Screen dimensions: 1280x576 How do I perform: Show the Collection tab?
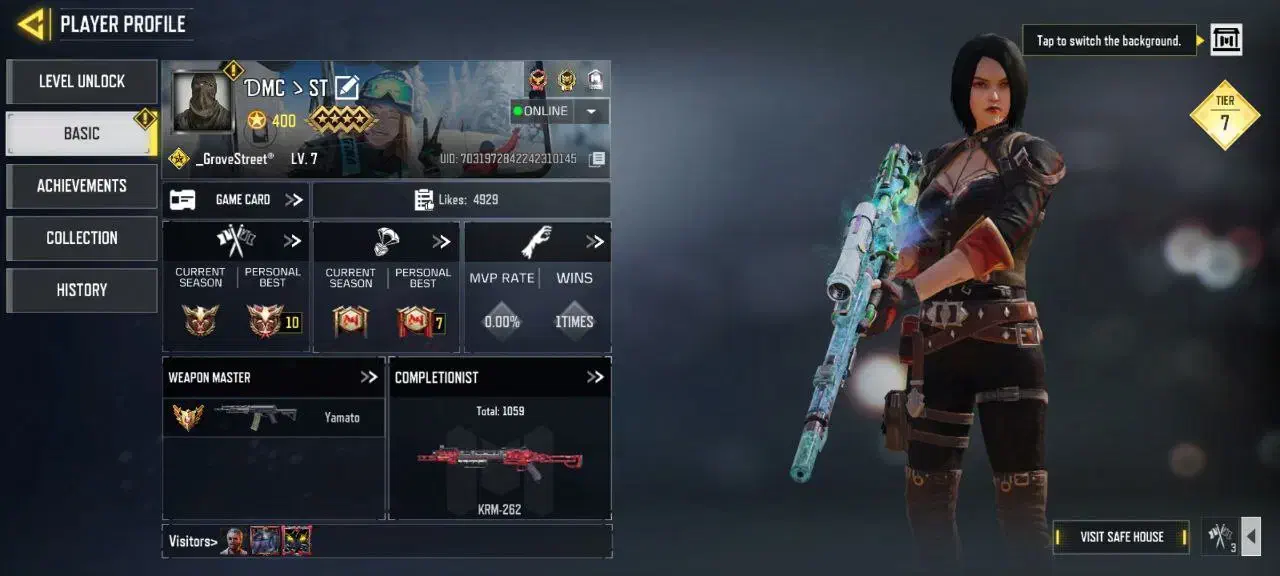82,238
